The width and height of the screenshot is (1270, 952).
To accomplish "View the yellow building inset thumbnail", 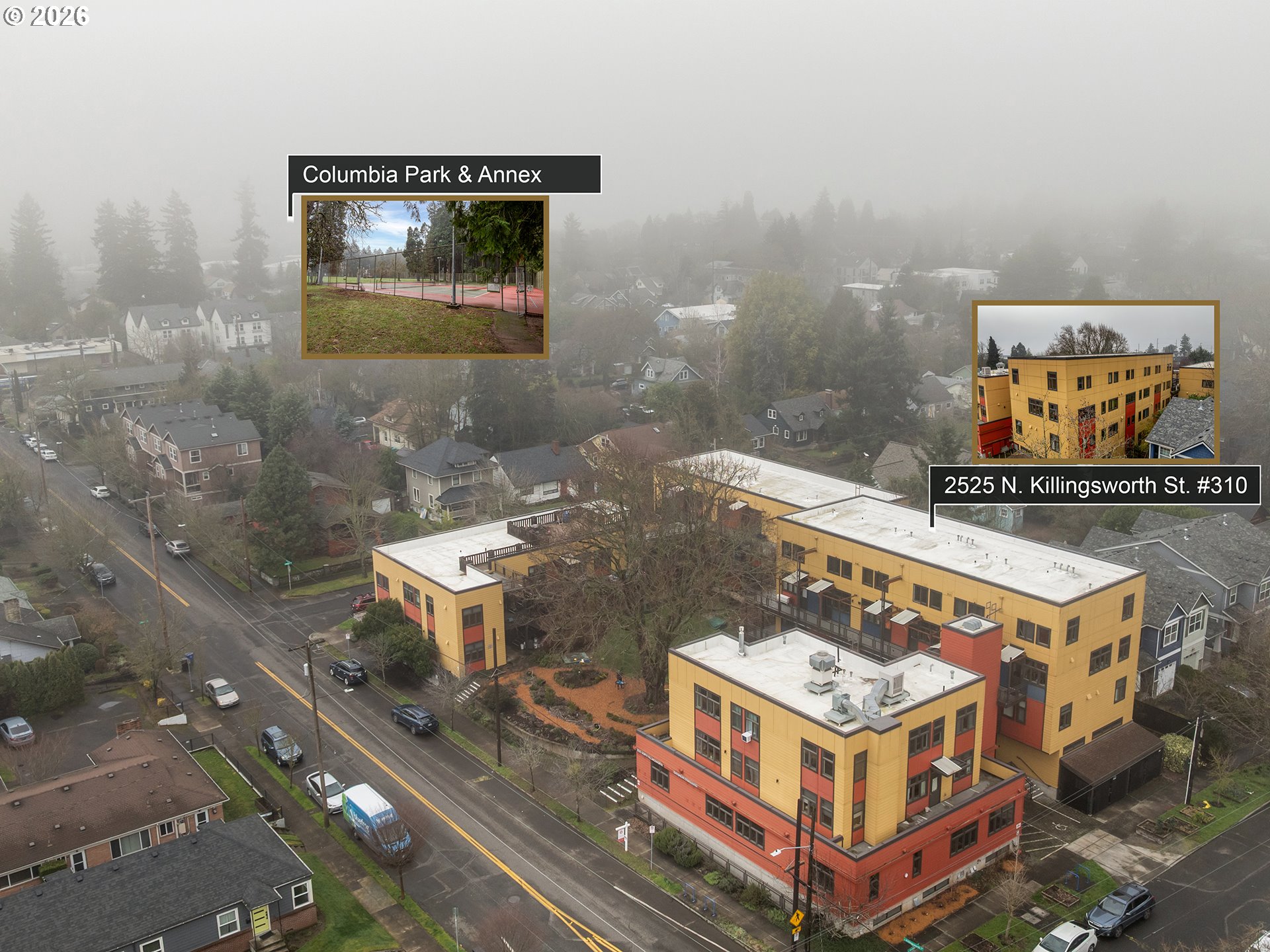I will (x=1095, y=381).
